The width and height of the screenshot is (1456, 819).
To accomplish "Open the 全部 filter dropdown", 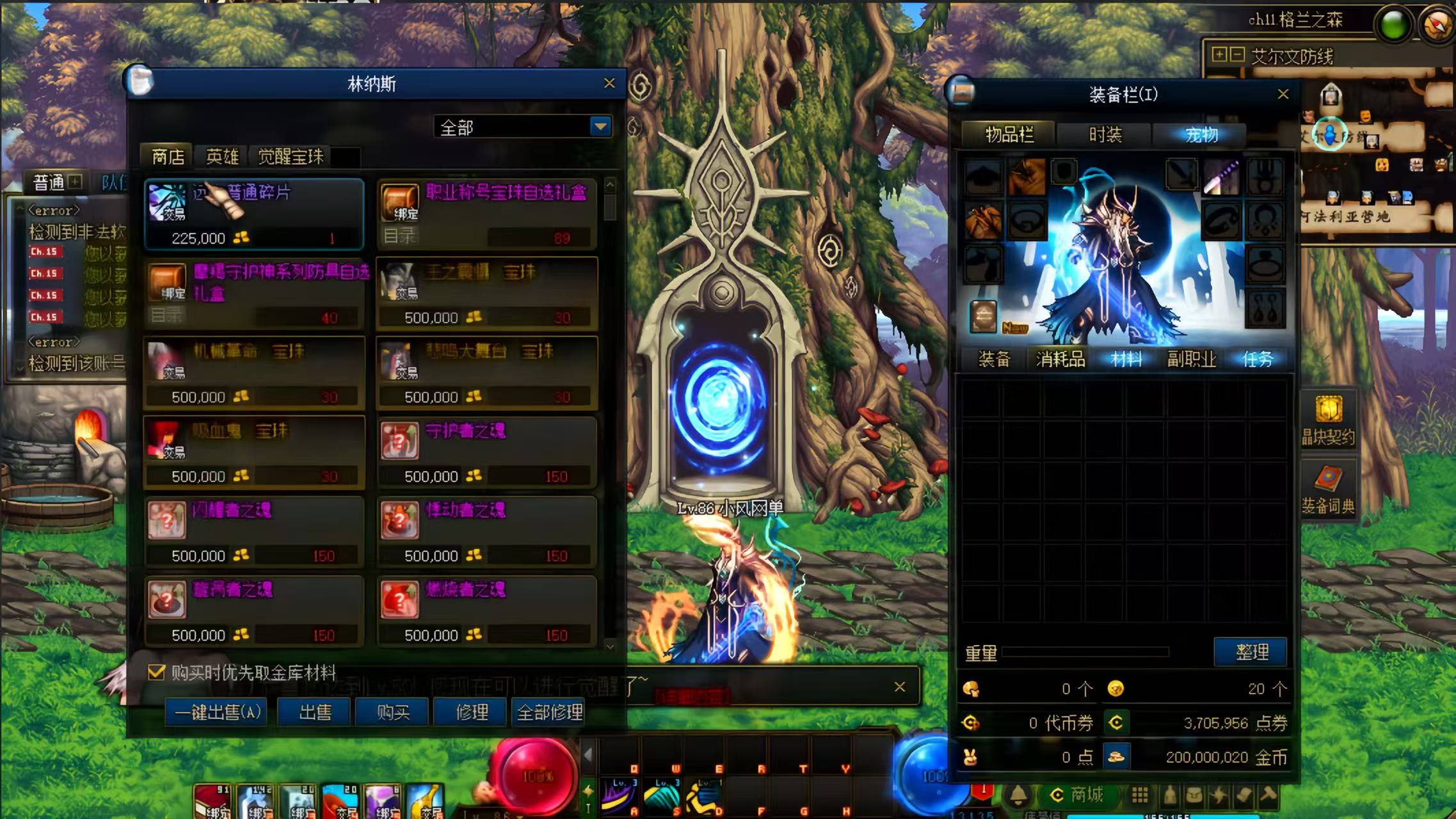I will [600, 127].
